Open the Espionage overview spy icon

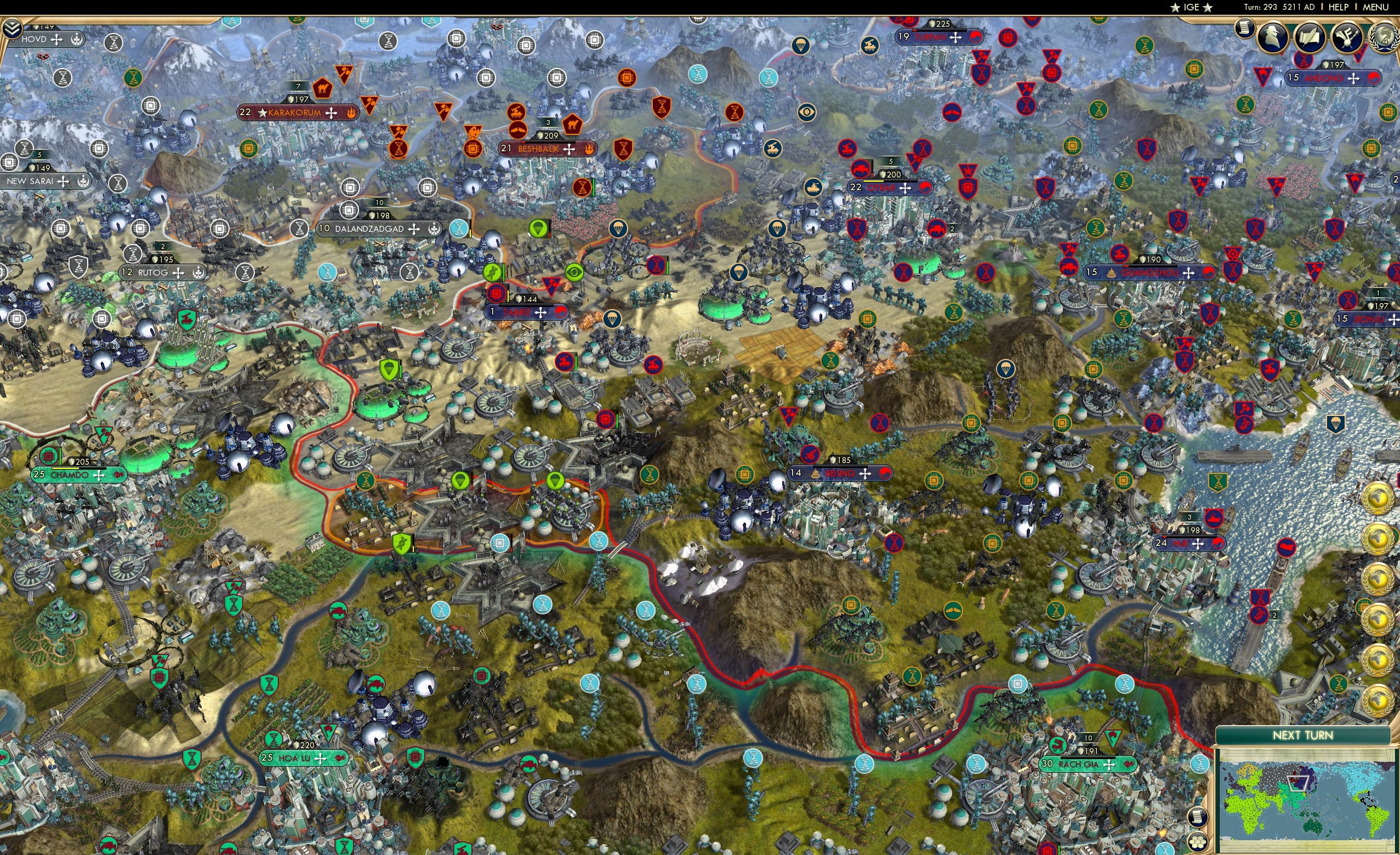click(x=1273, y=36)
